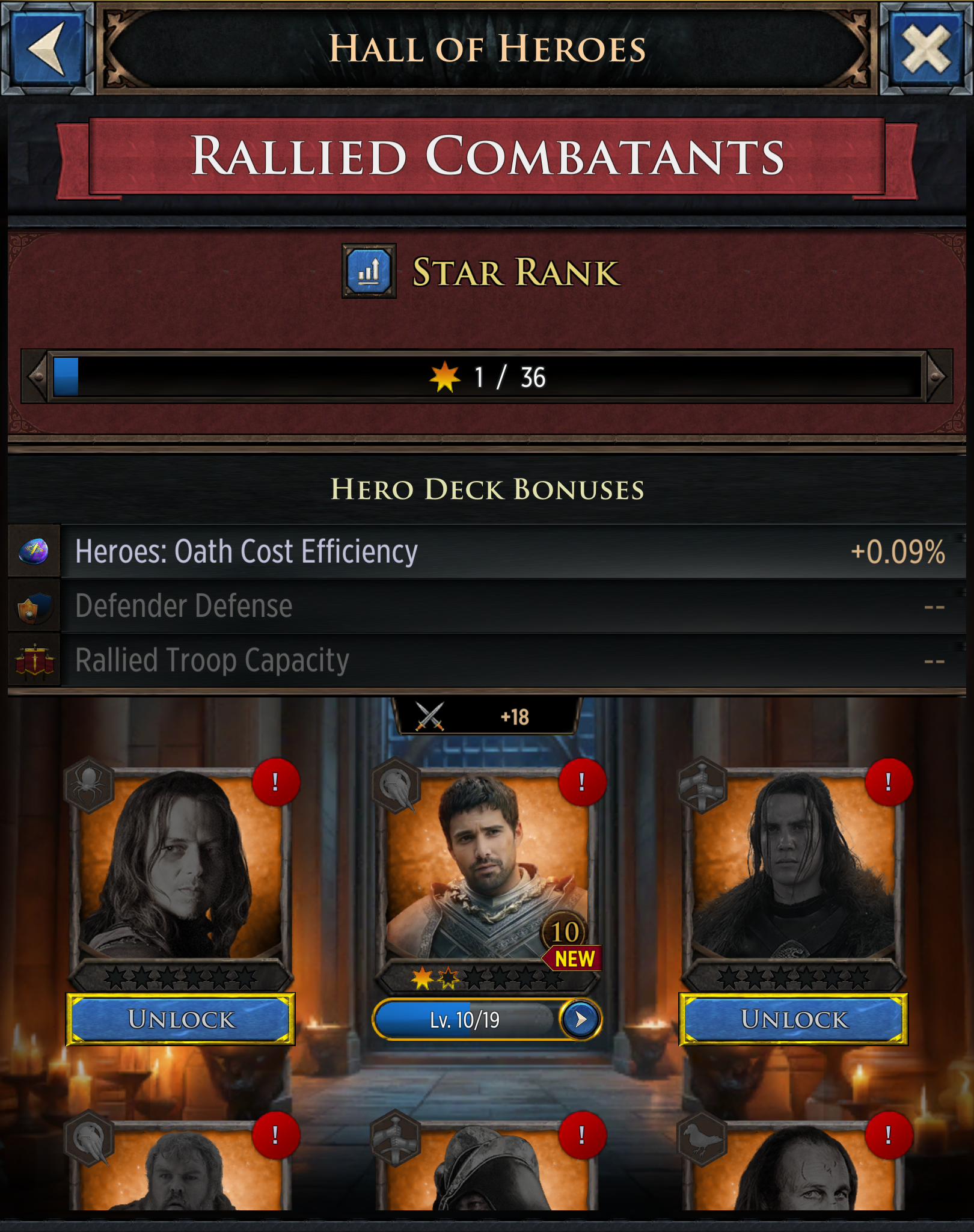
Task: Select the Heroes: Oath Cost Efficiency row
Action: [487, 552]
